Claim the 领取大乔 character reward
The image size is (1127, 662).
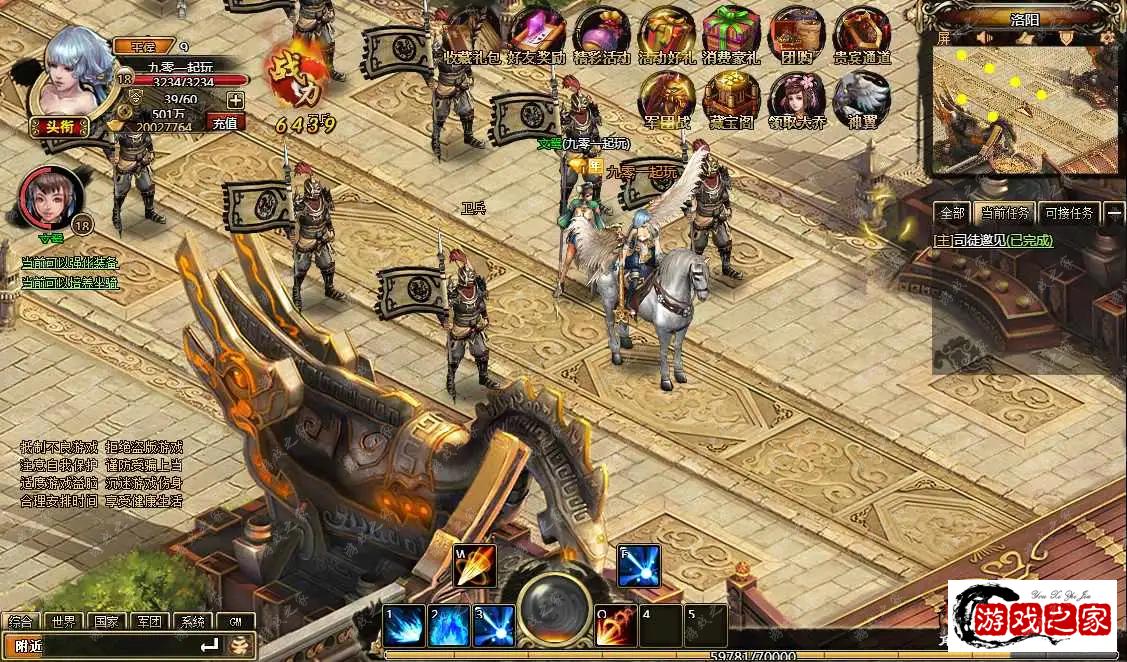(x=796, y=100)
